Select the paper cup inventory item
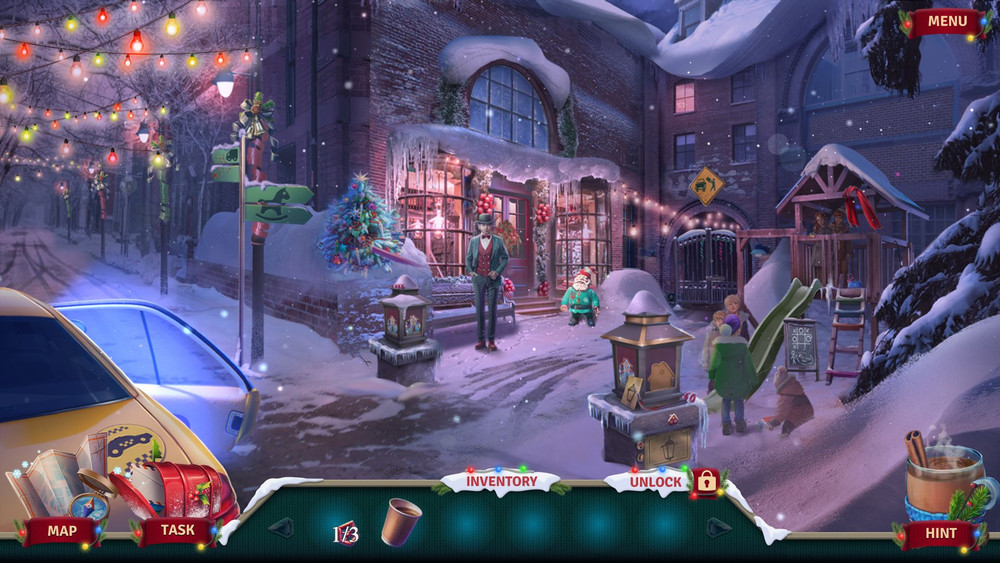This screenshot has width=1000, height=563. coord(400,522)
